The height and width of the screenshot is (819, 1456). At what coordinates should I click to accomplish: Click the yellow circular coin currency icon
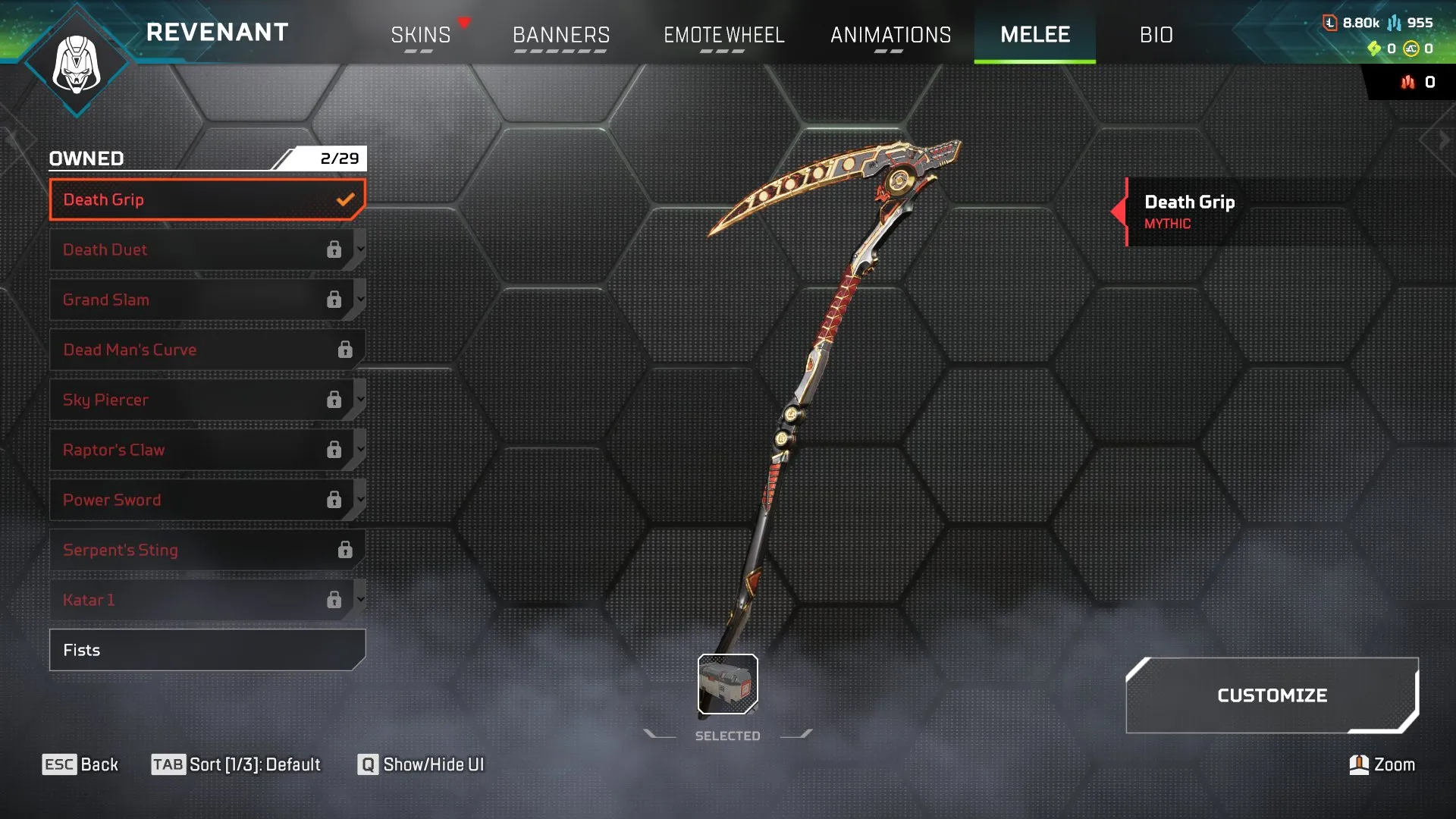pyautogui.click(x=1410, y=49)
